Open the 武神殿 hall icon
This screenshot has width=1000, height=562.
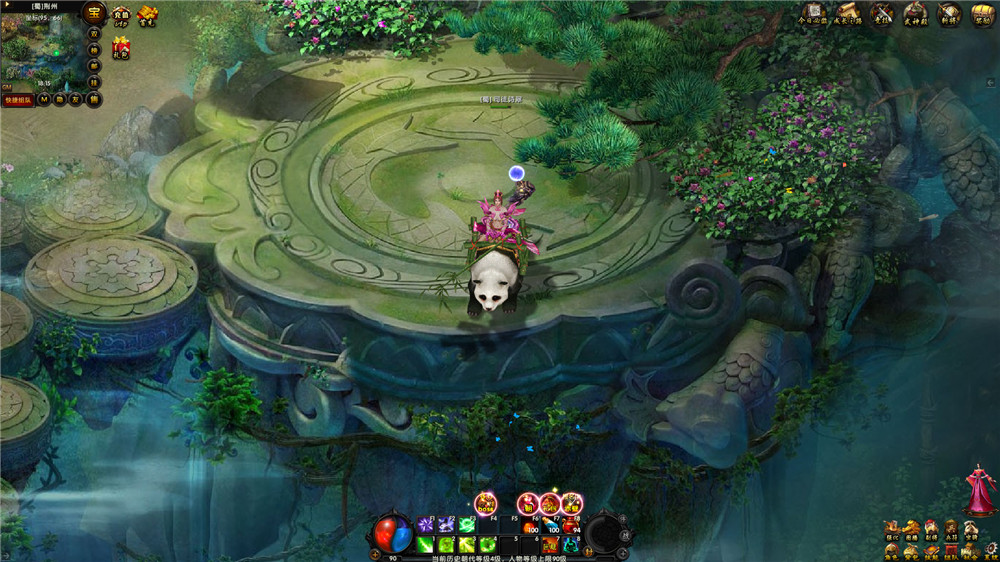coord(915,14)
